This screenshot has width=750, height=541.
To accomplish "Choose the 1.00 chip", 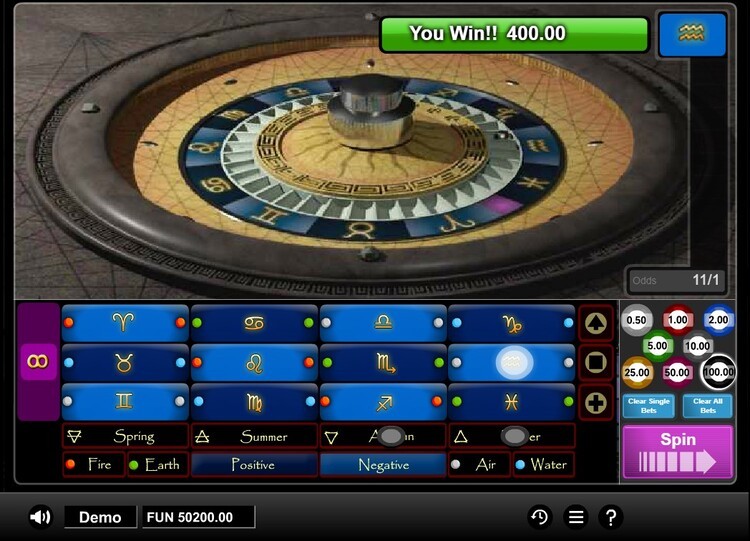I will (x=678, y=320).
